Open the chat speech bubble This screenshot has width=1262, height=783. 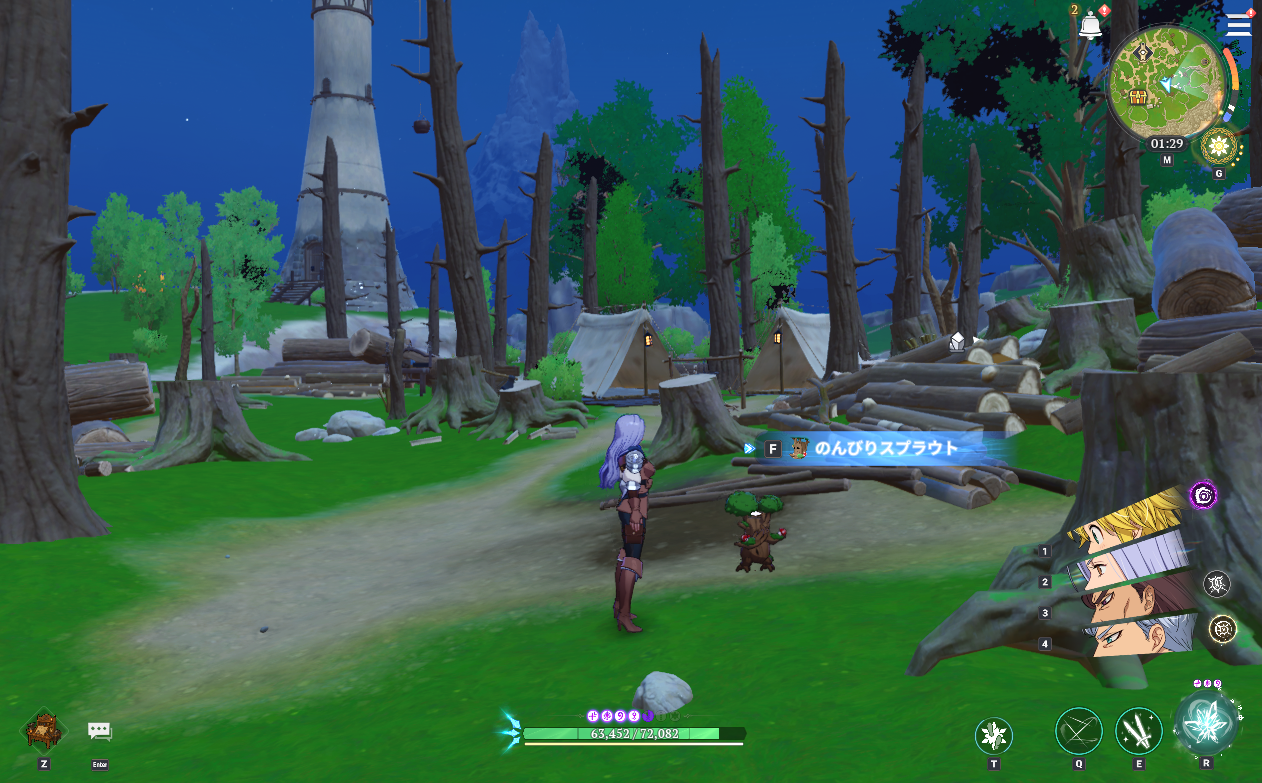point(99,731)
